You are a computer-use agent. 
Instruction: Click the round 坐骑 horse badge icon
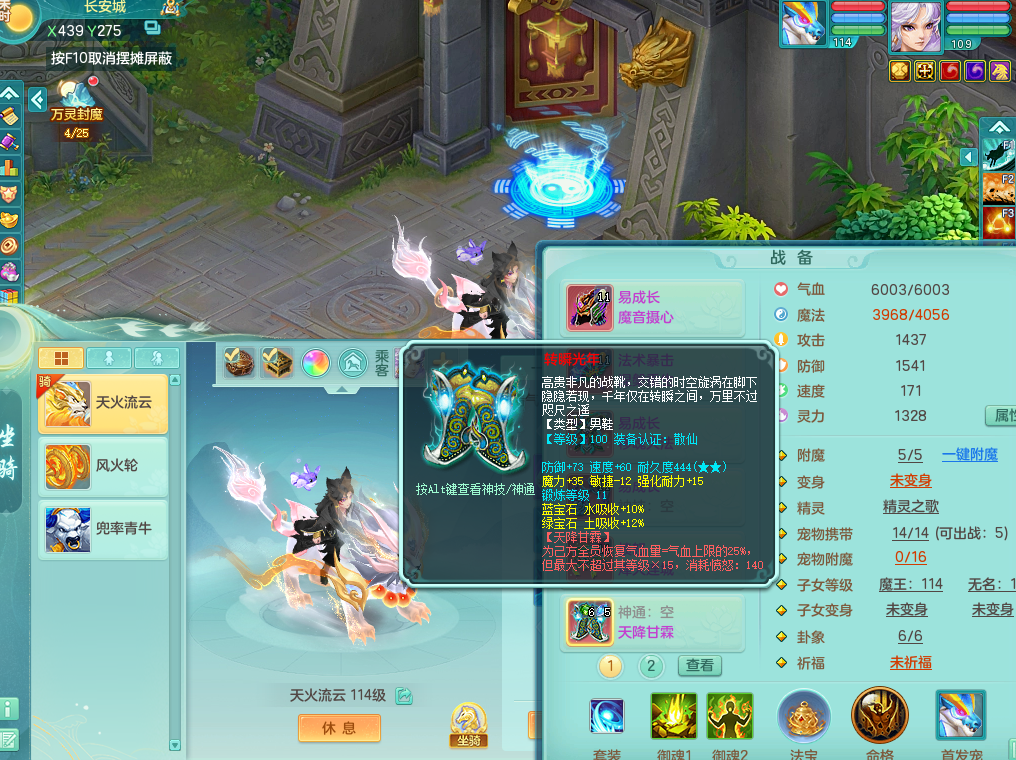click(x=467, y=722)
